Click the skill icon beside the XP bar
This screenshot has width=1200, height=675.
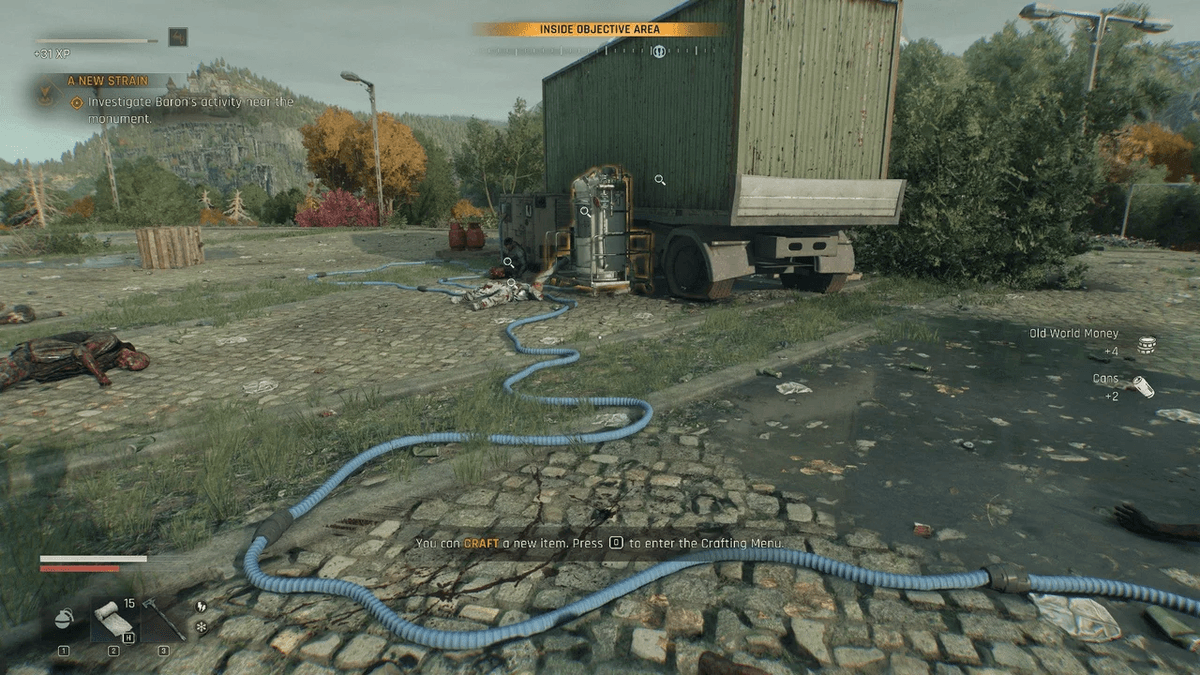(x=178, y=37)
